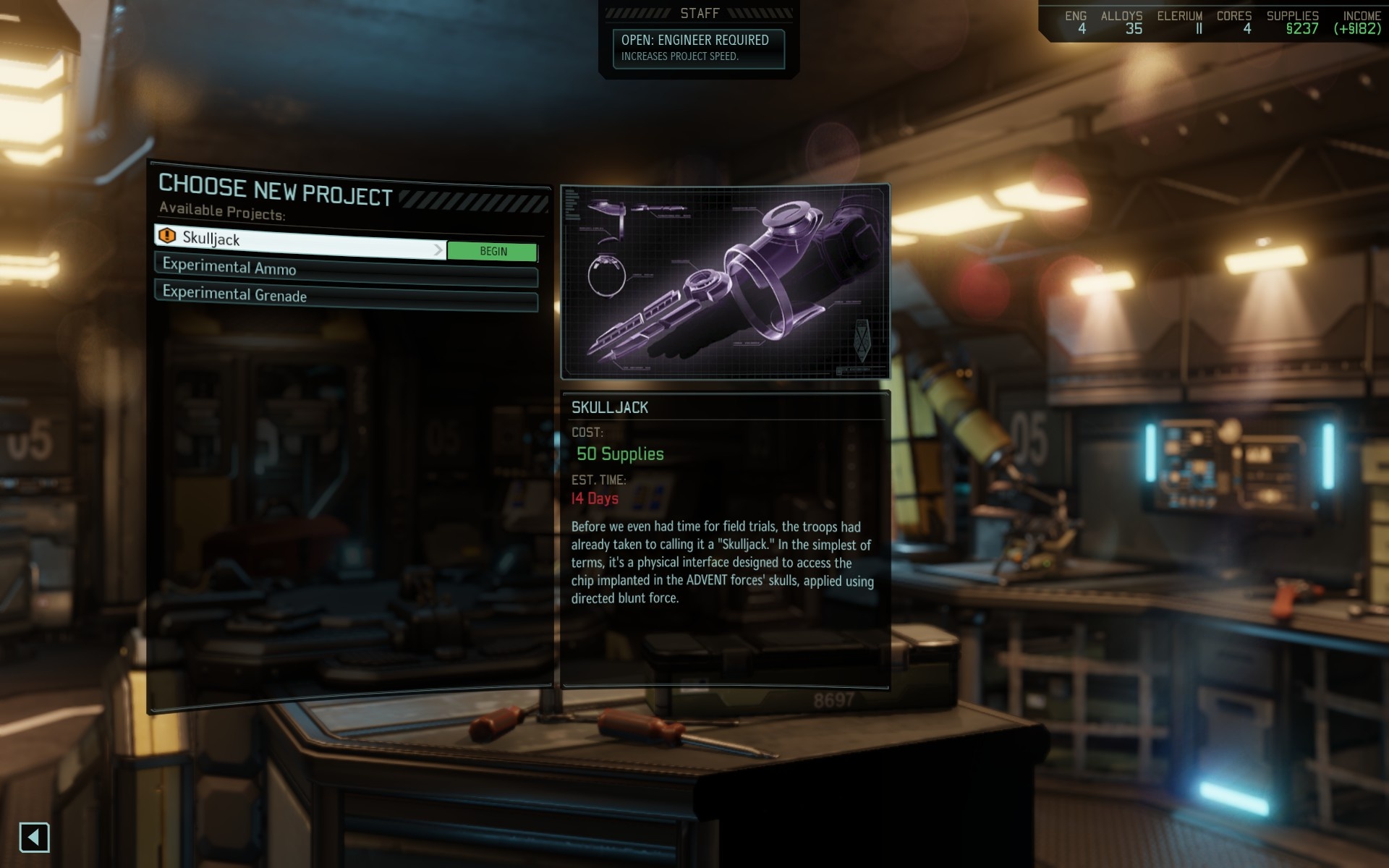Choose the Experimental Grenade project
The height and width of the screenshot is (868, 1389).
click(x=346, y=297)
